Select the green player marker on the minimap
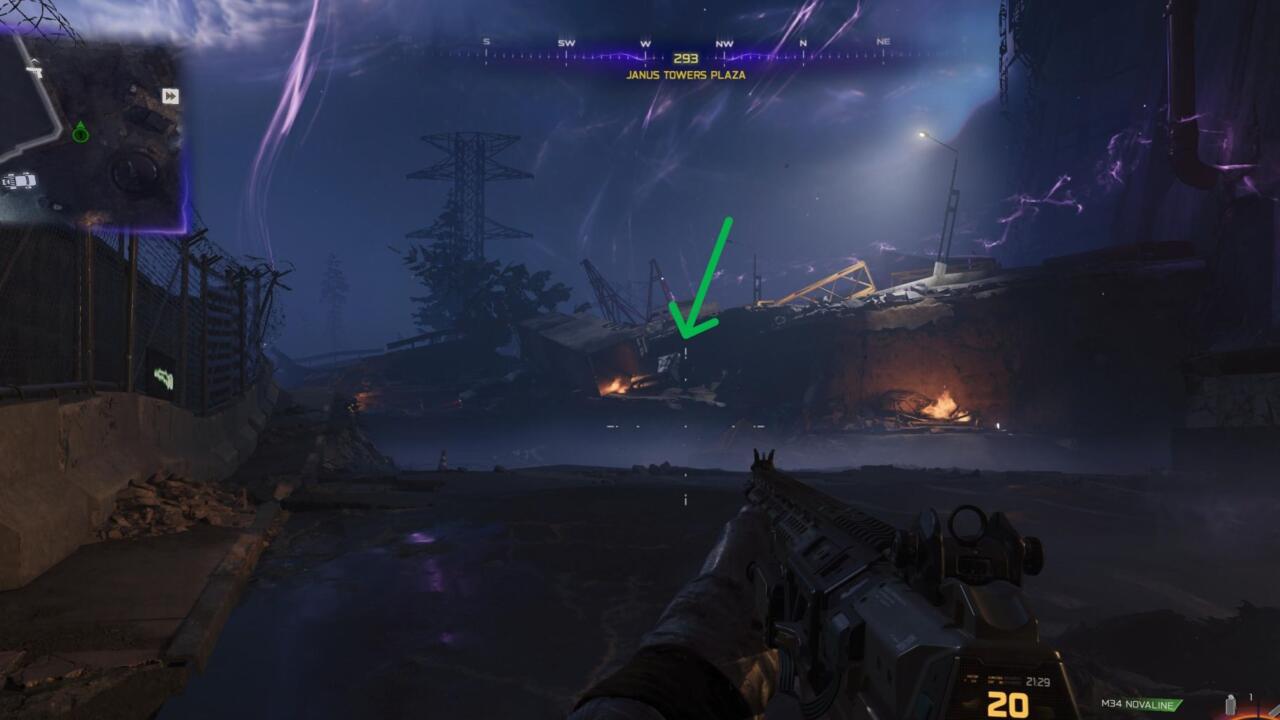Image resolution: width=1280 pixels, height=720 pixels. point(80,131)
